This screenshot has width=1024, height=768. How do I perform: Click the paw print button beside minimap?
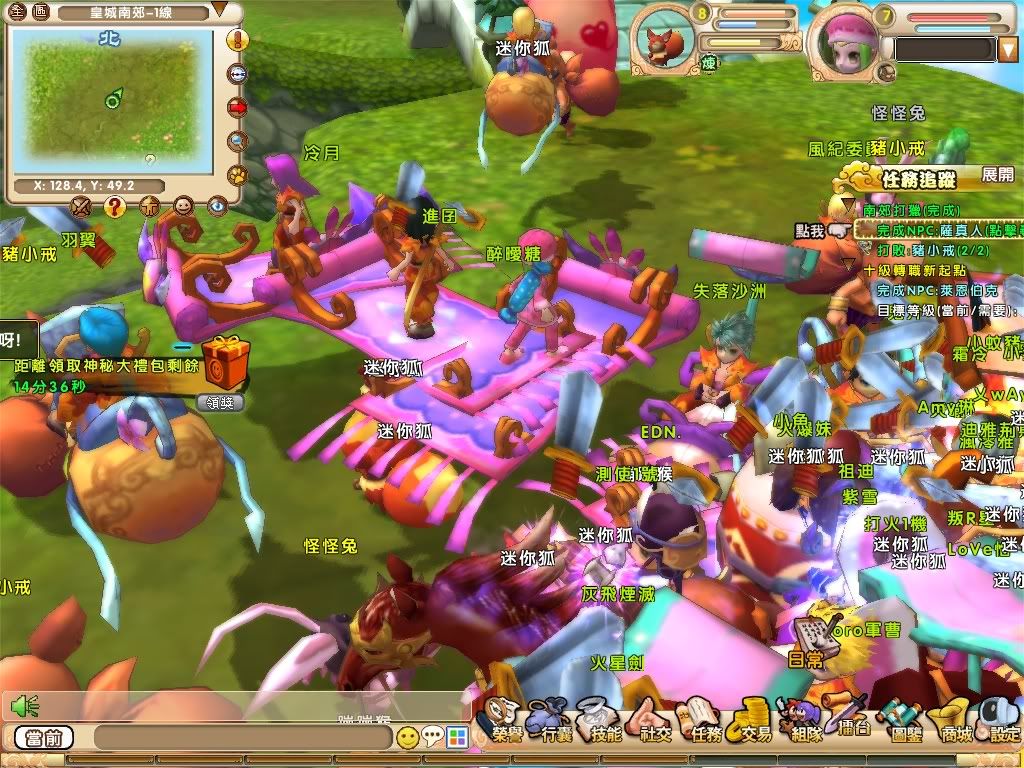click(238, 175)
